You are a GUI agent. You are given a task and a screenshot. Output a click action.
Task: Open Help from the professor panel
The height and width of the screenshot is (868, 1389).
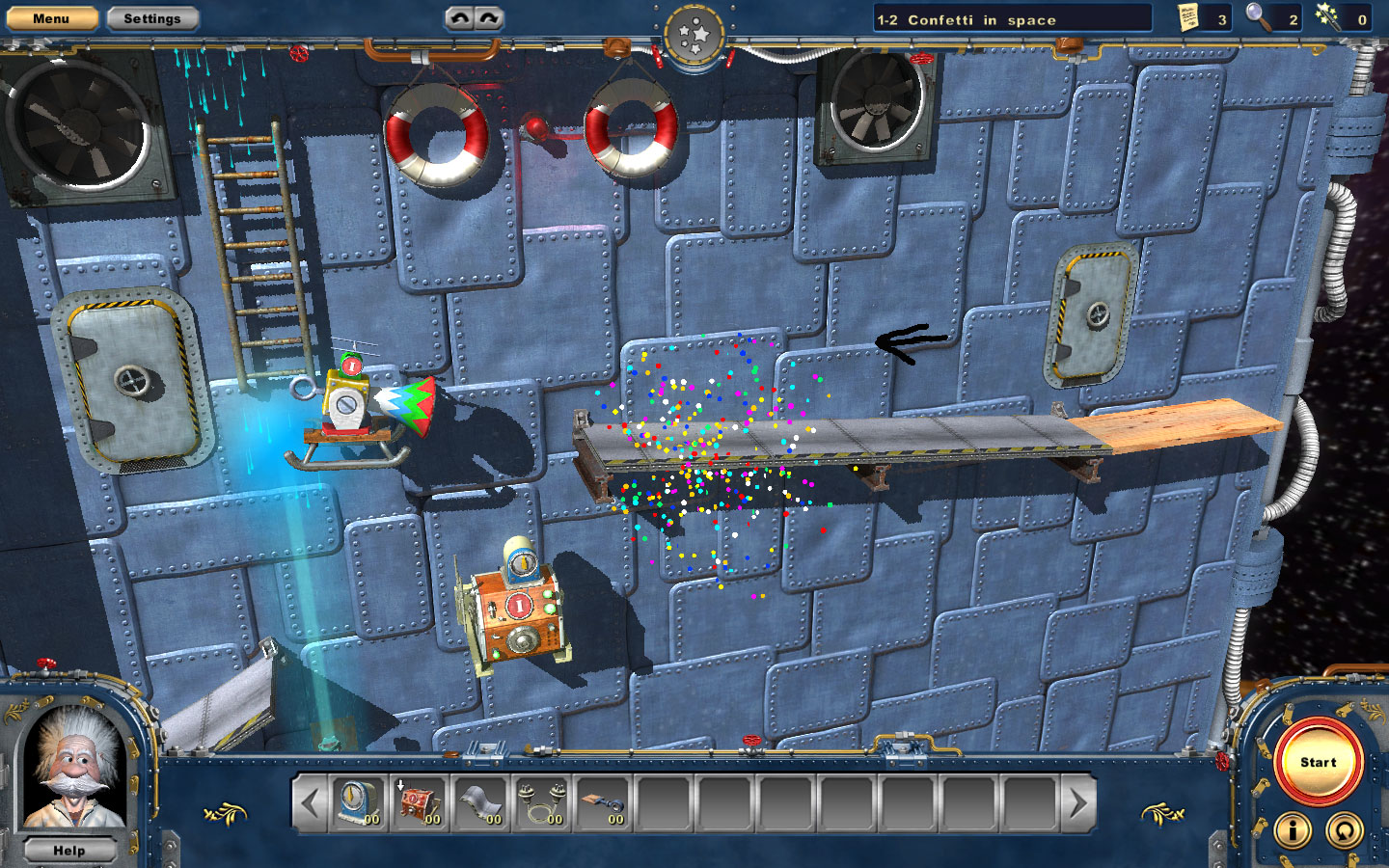(69, 850)
